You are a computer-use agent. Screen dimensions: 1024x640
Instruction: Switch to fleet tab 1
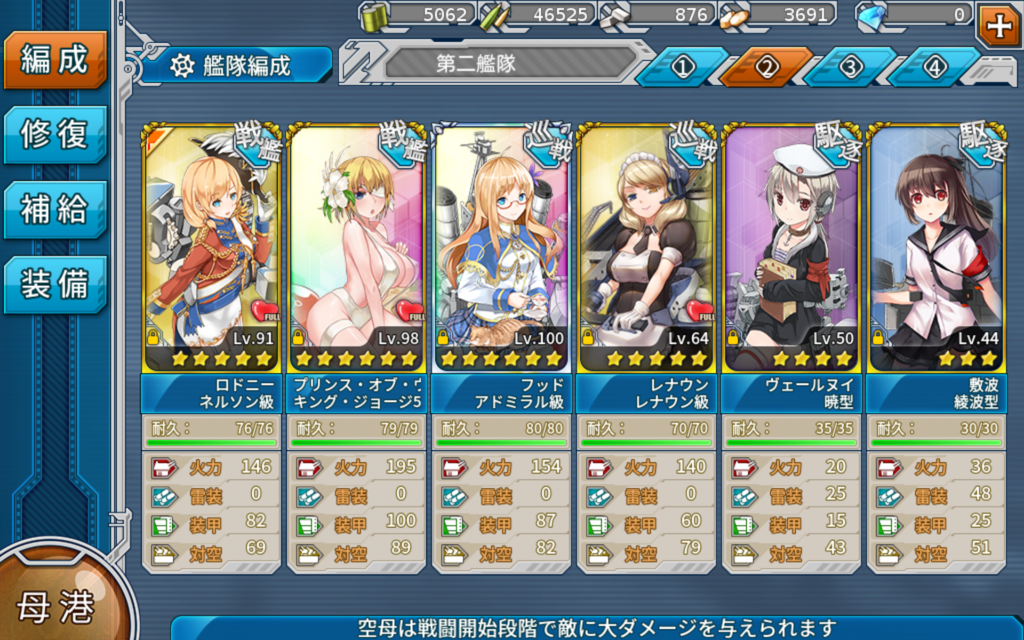point(683,67)
